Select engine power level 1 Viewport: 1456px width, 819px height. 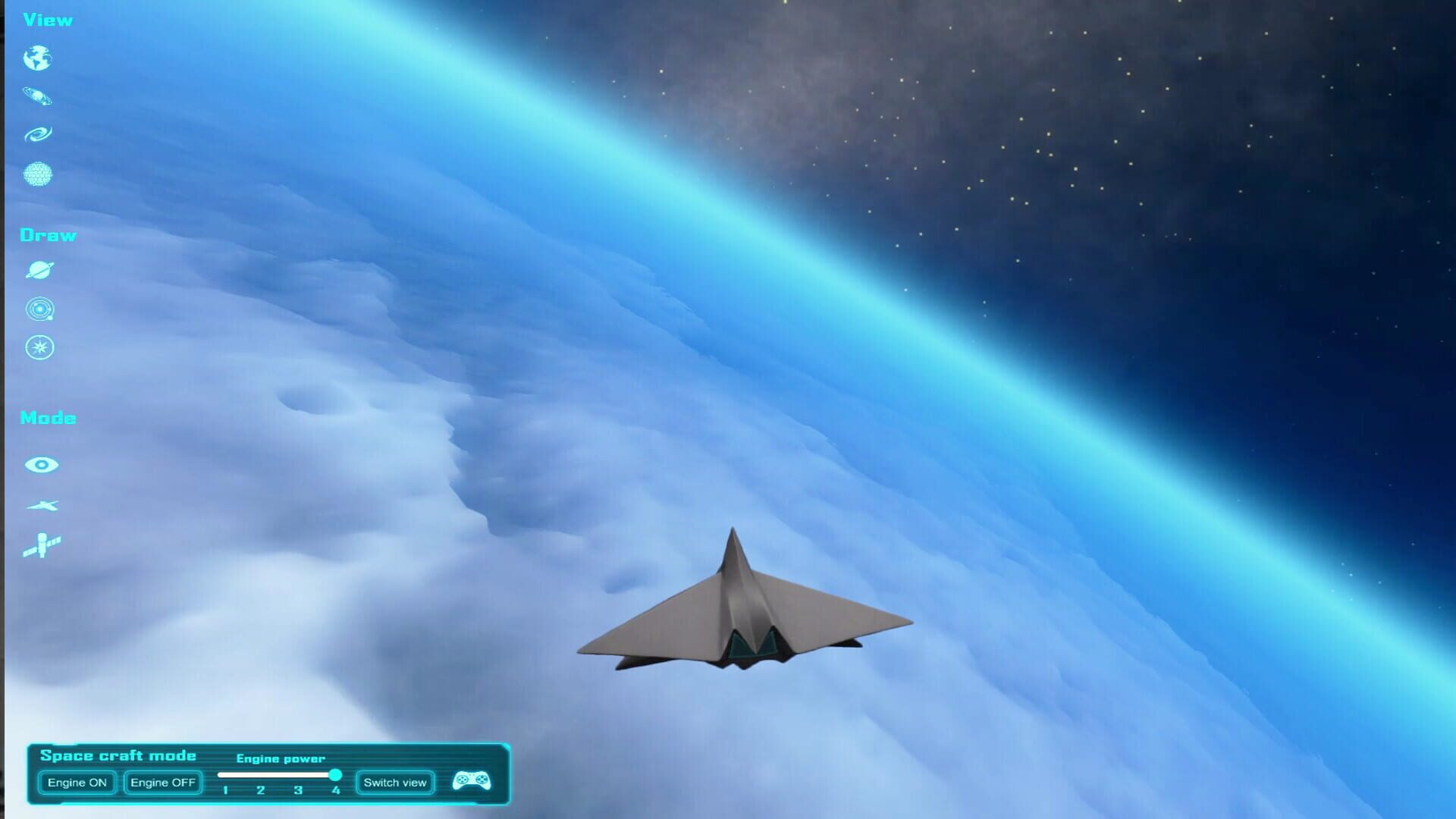point(227,789)
